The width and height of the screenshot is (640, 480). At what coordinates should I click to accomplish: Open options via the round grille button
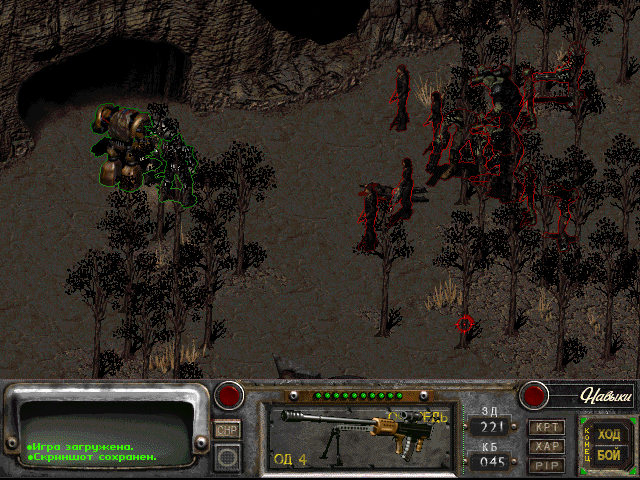pyautogui.click(x=227, y=457)
